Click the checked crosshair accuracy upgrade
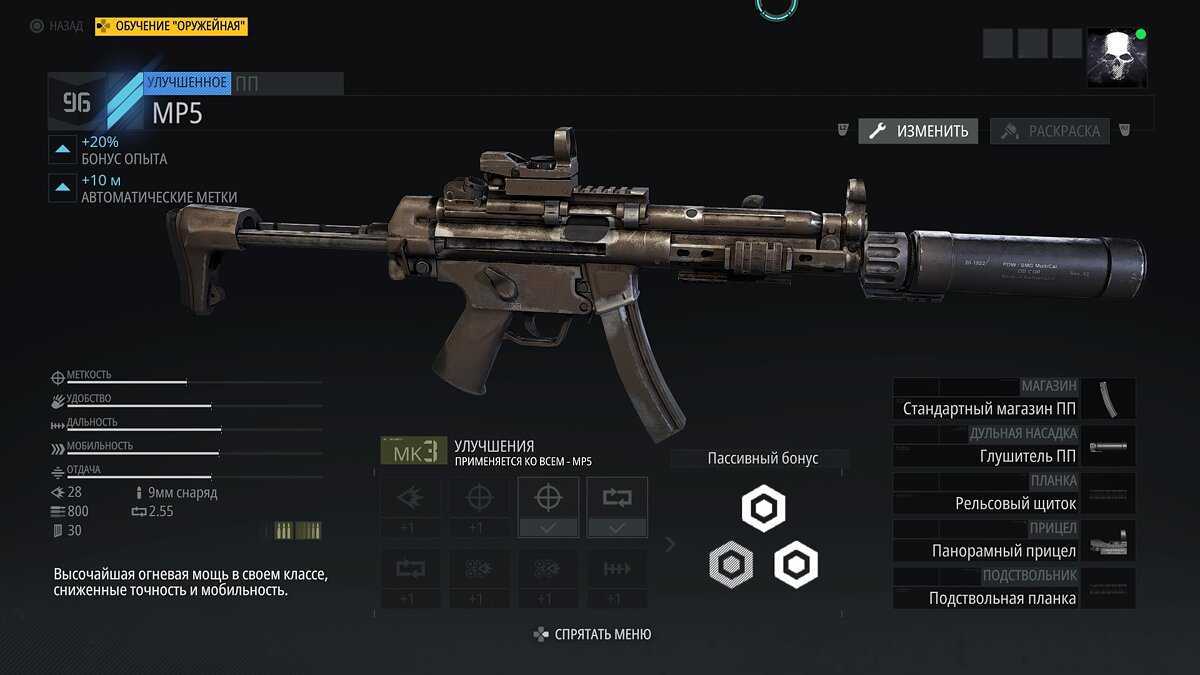This screenshot has height=675, width=1200. tap(548, 507)
